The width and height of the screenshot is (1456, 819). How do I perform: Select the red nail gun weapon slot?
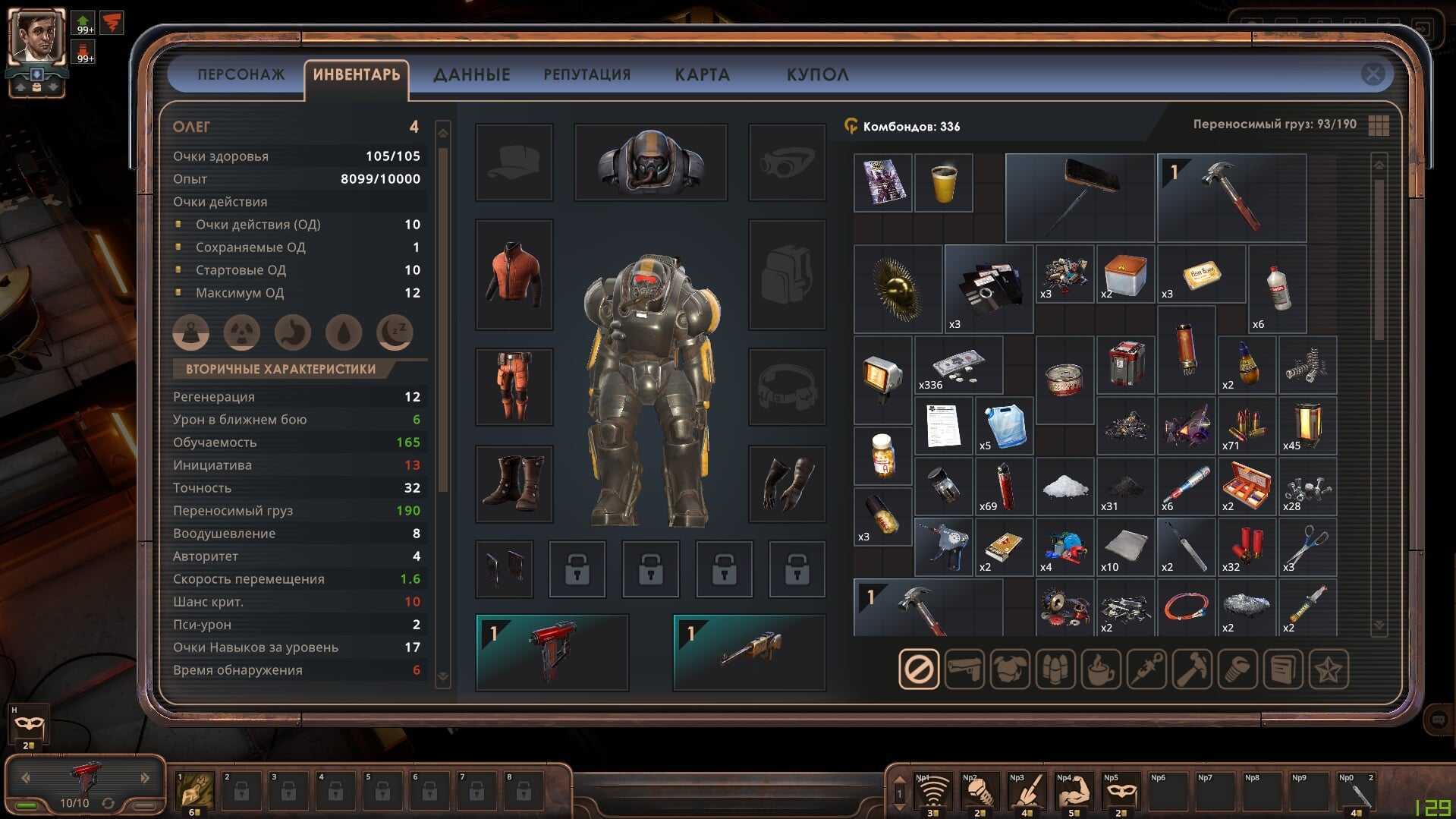tap(552, 652)
